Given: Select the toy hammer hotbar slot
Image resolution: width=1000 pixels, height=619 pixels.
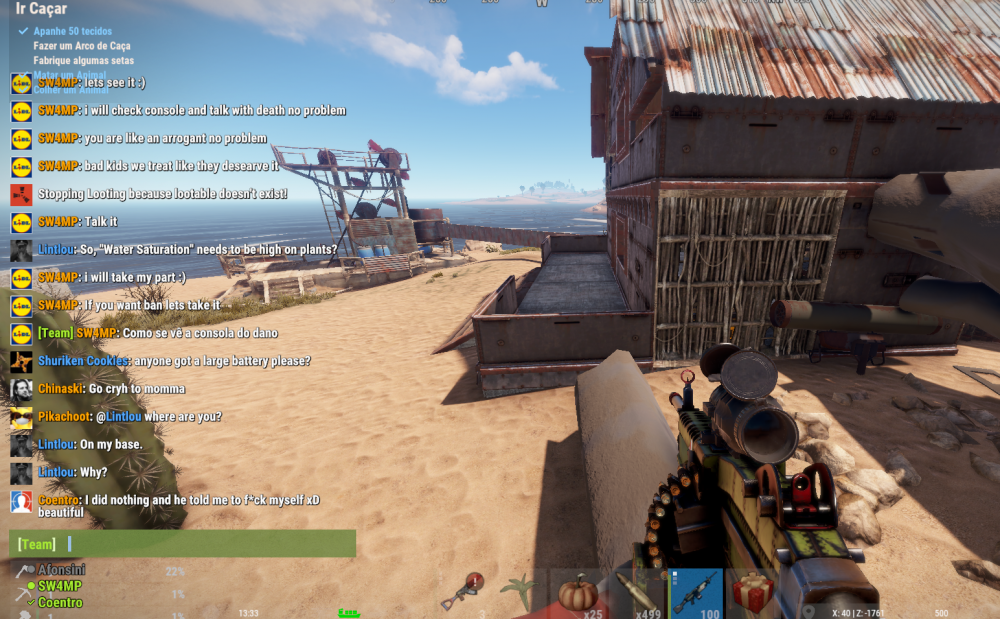Looking at the screenshot, I should [463, 593].
